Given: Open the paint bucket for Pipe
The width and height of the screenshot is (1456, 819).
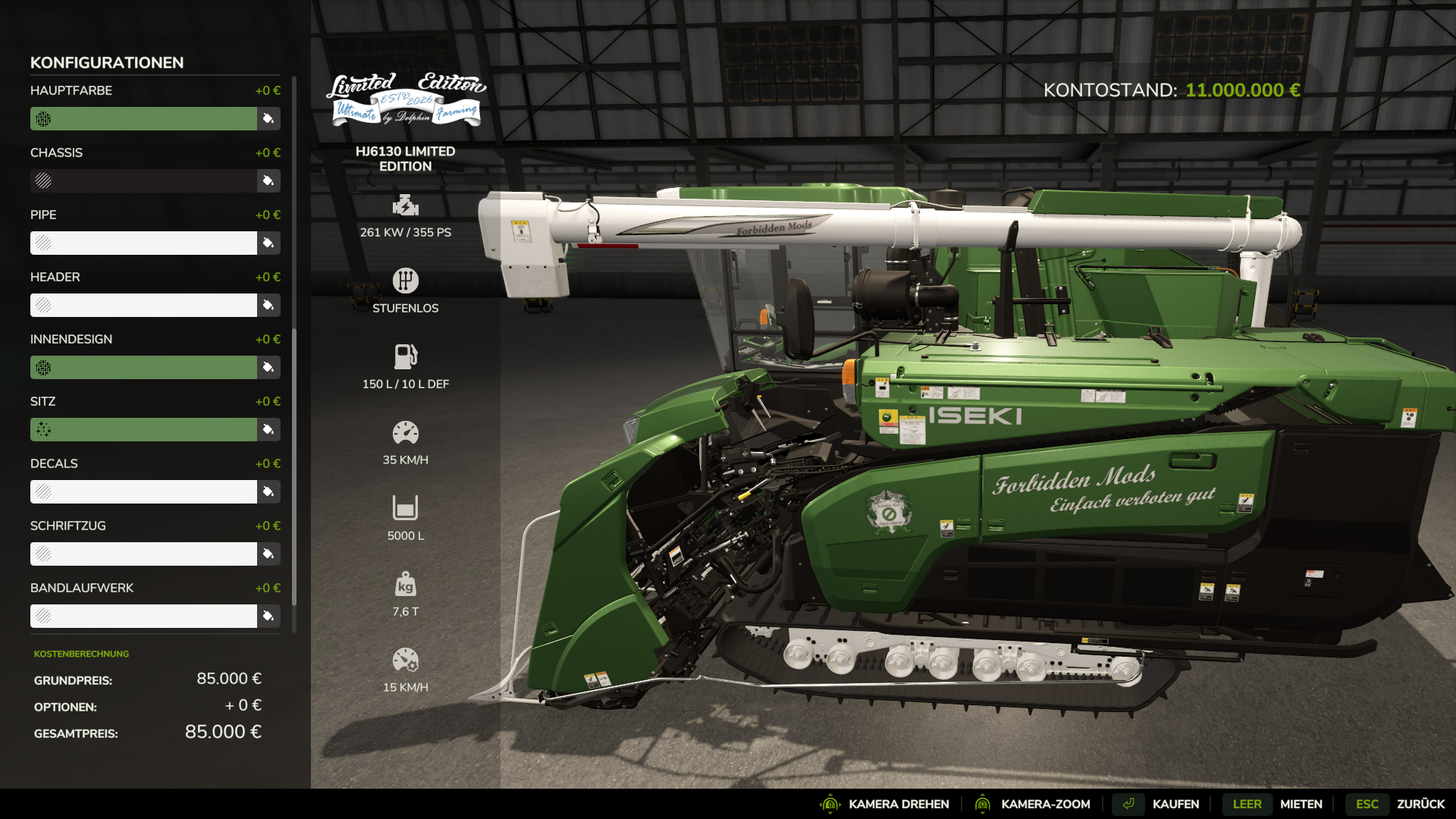Looking at the screenshot, I should 268,243.
